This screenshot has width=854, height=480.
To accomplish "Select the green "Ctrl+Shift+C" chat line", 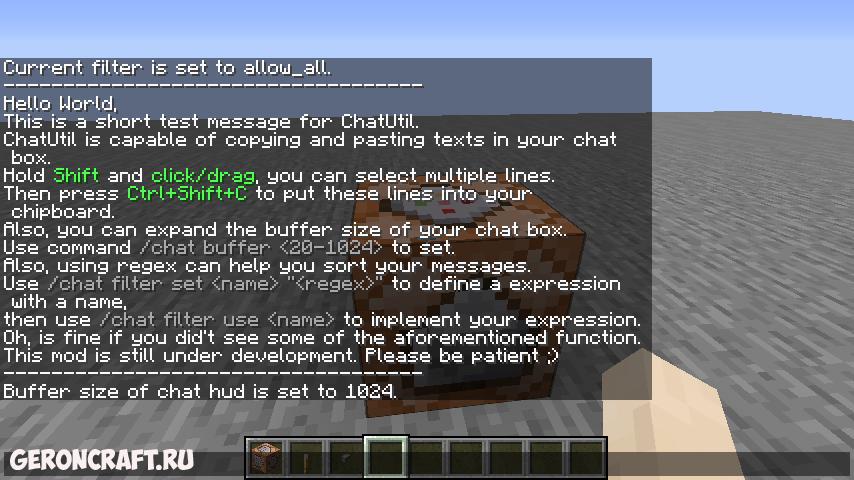I will click(267, 193).
